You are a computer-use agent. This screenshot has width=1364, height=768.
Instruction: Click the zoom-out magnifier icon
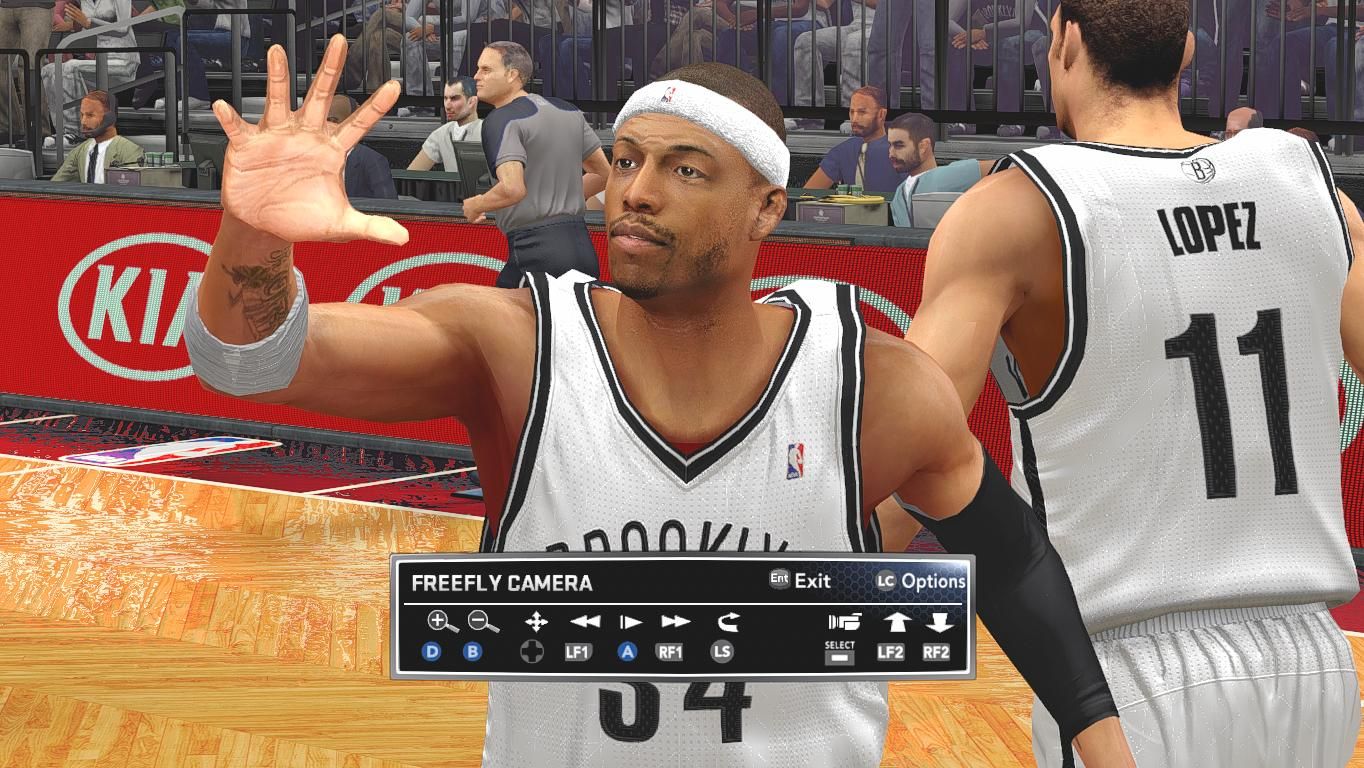click(482, 622)
